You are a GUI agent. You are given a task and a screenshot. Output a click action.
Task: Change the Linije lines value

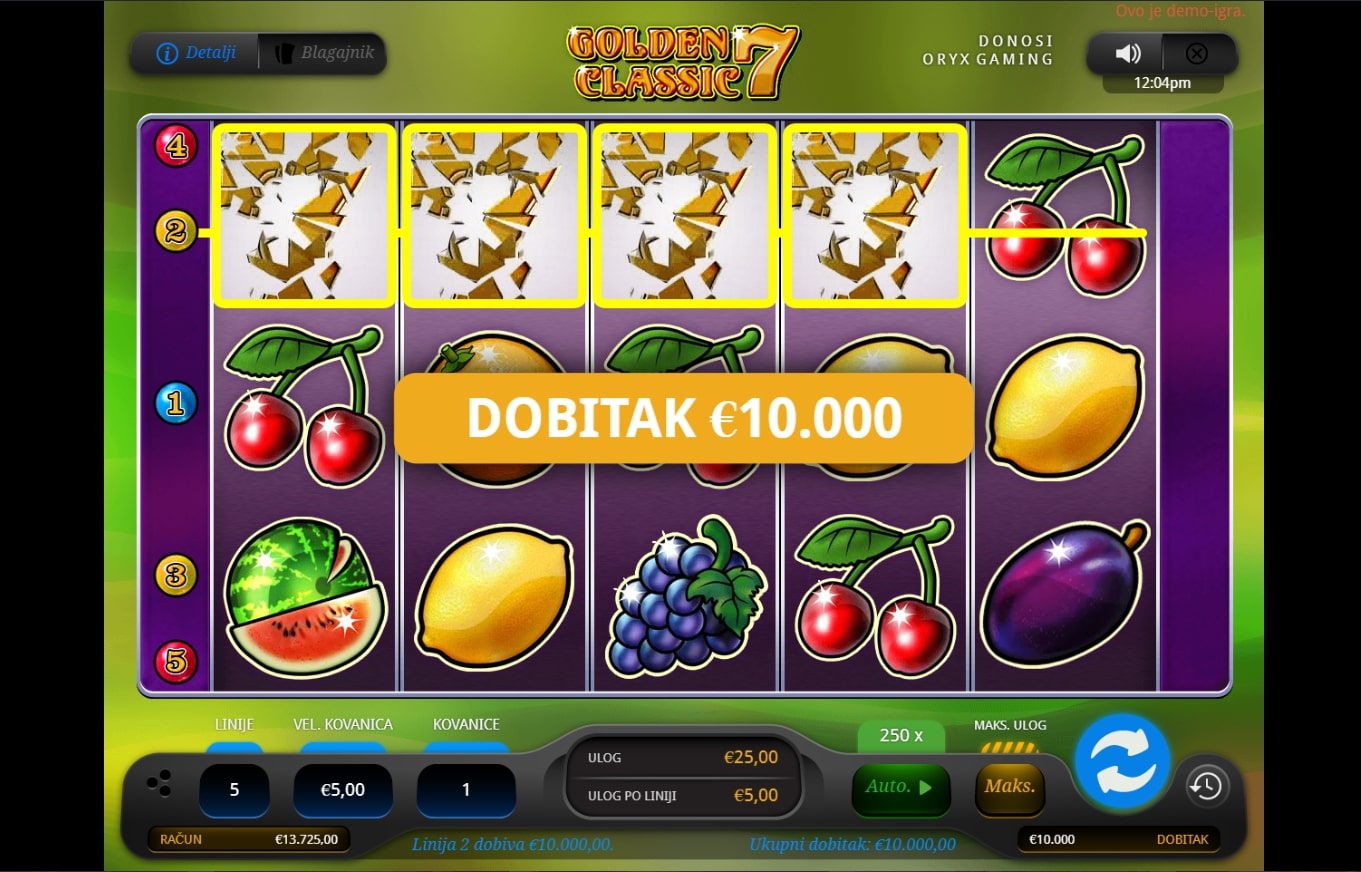(234, 790)
